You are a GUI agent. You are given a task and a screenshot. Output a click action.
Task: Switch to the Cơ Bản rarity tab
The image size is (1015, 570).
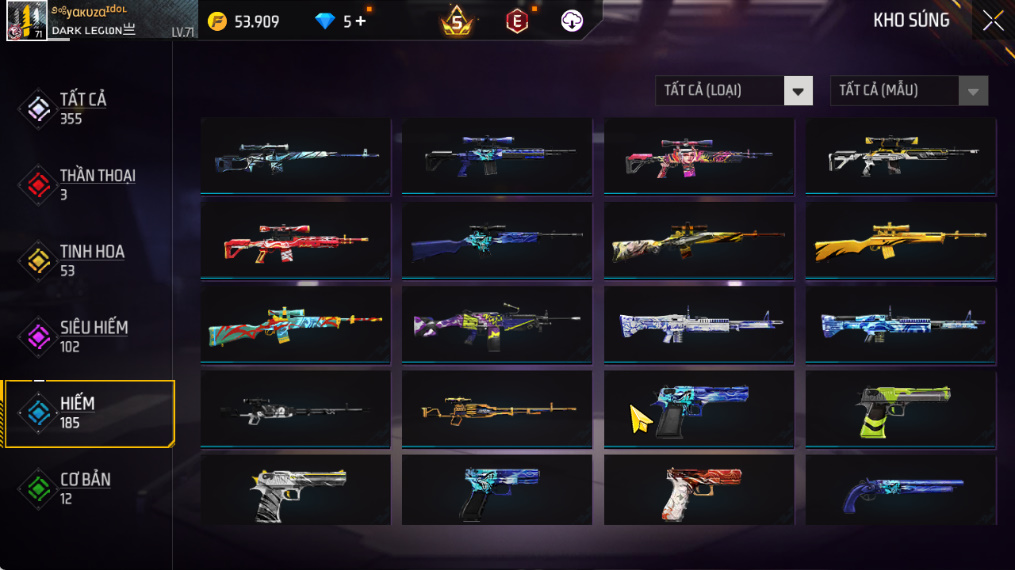coord(85,488)
